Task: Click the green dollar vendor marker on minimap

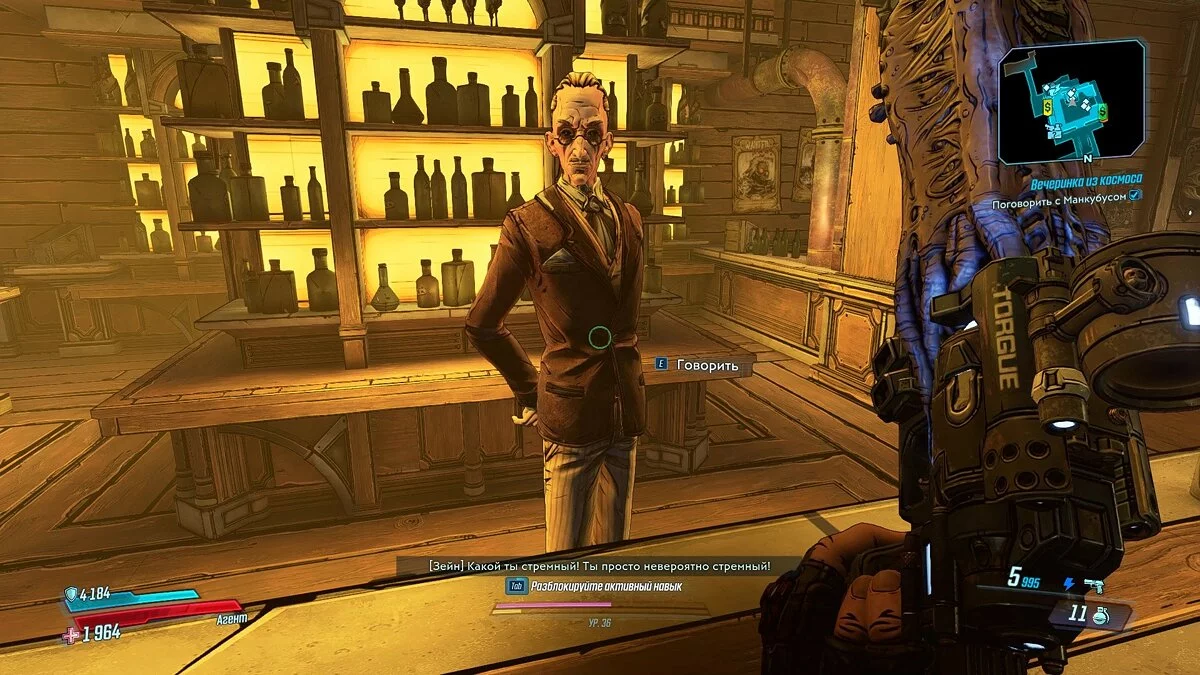Action: (1104, 112)
